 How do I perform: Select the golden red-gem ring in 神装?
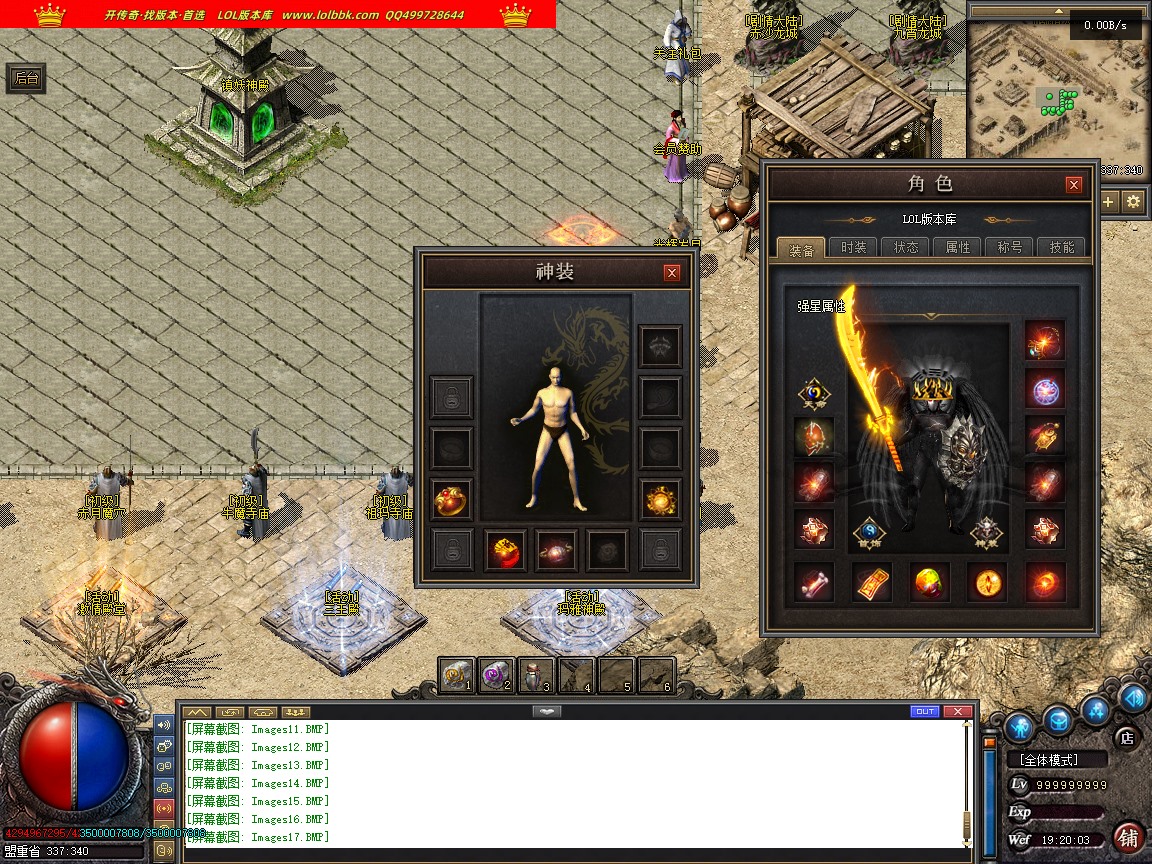[505, 549]
